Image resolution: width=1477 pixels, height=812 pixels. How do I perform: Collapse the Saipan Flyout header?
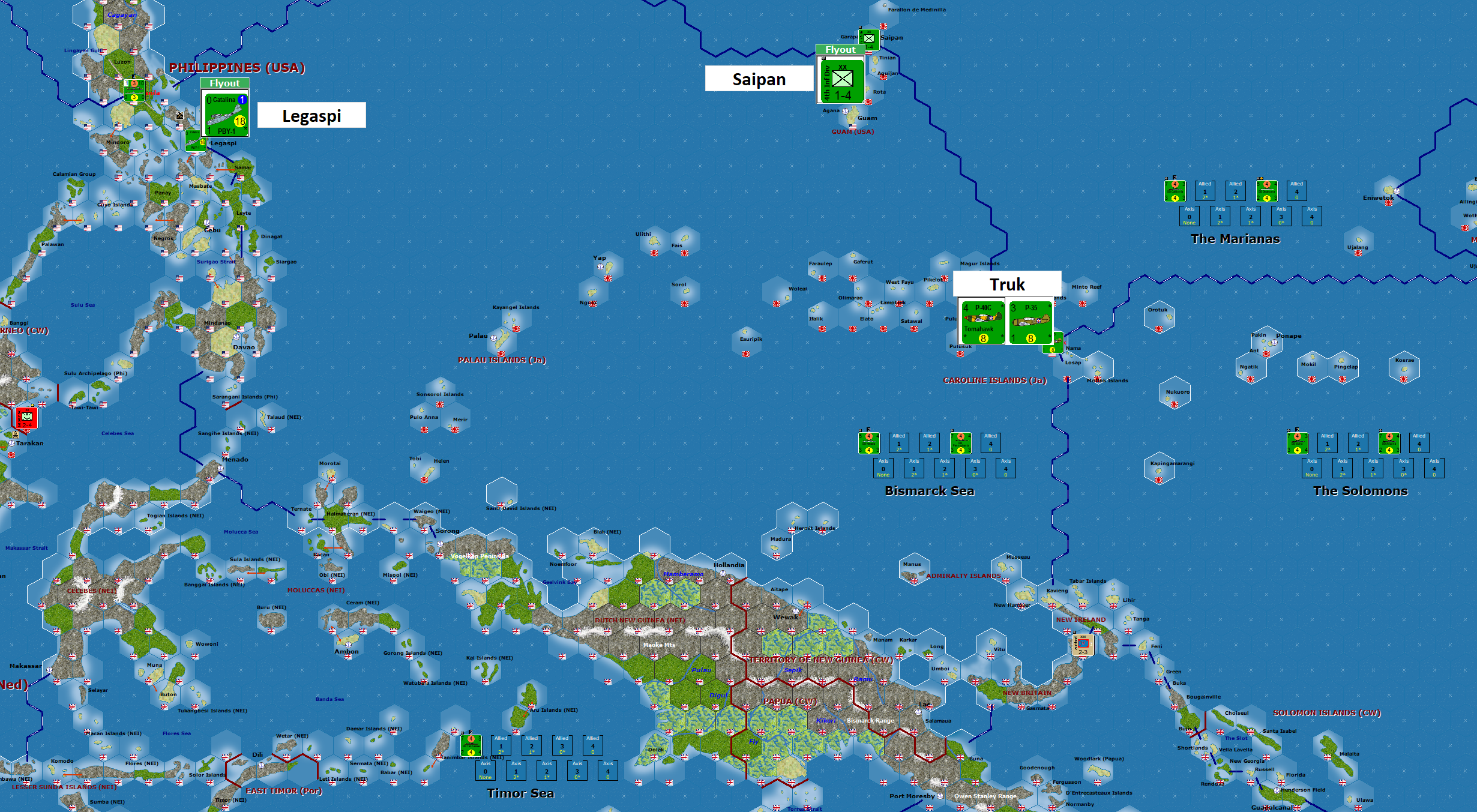840,50
